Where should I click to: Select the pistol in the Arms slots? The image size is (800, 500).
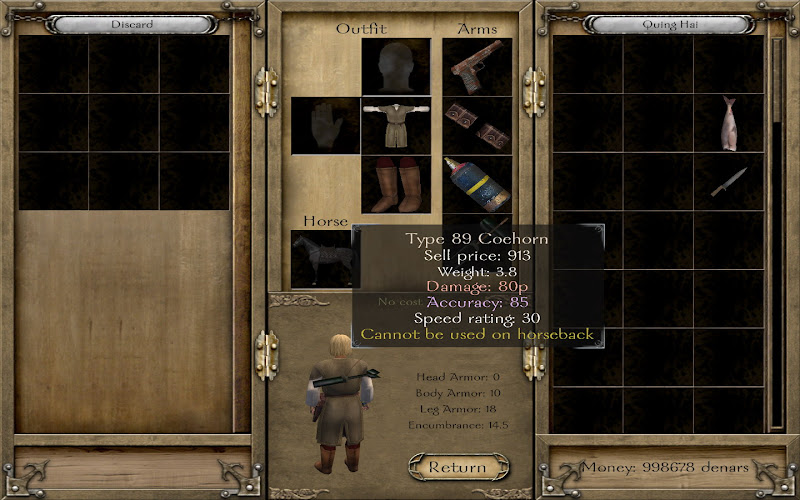477,68
